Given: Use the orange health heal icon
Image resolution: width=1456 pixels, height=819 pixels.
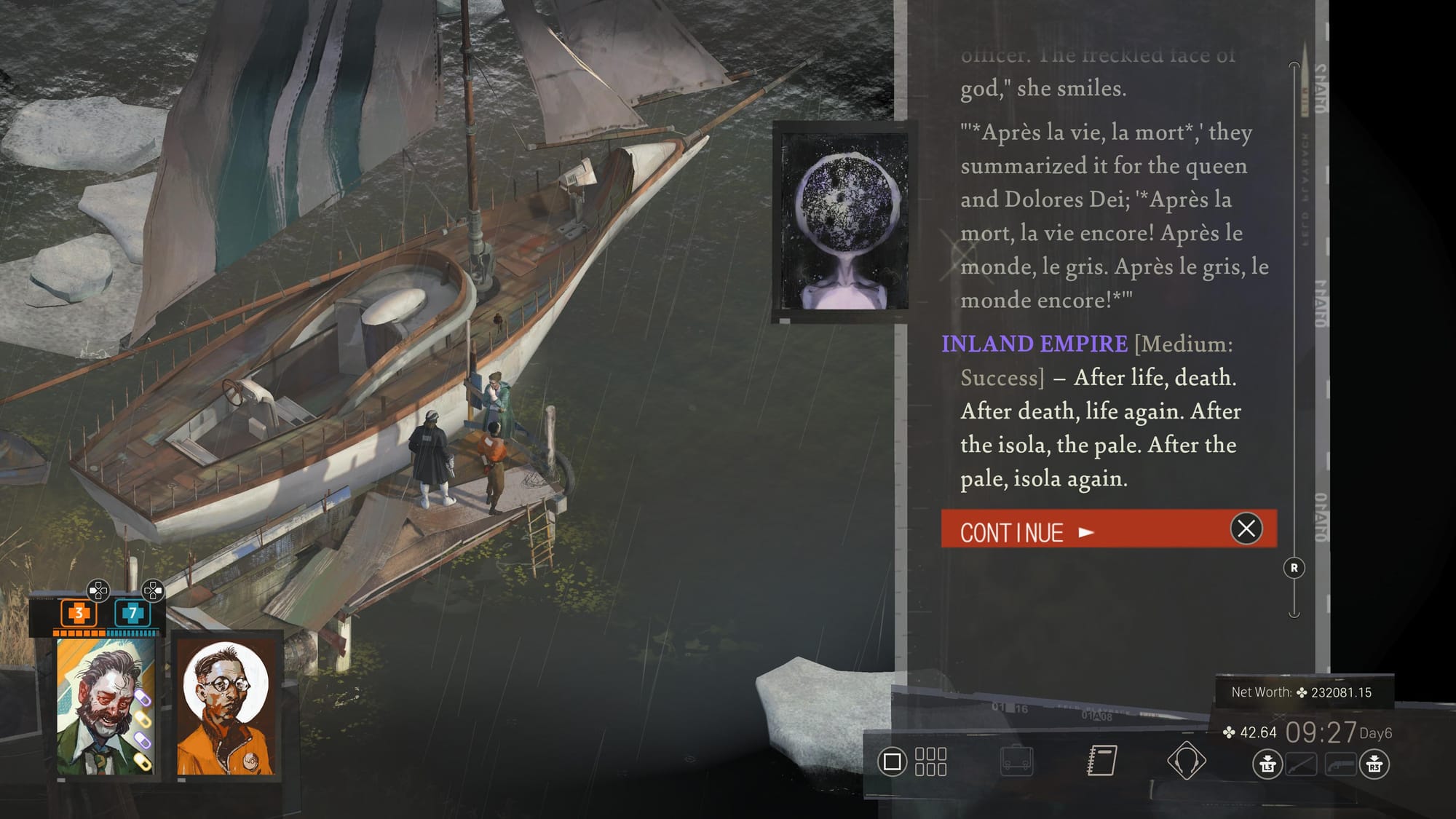Looking at the screenshot, I should click(78, 613).
